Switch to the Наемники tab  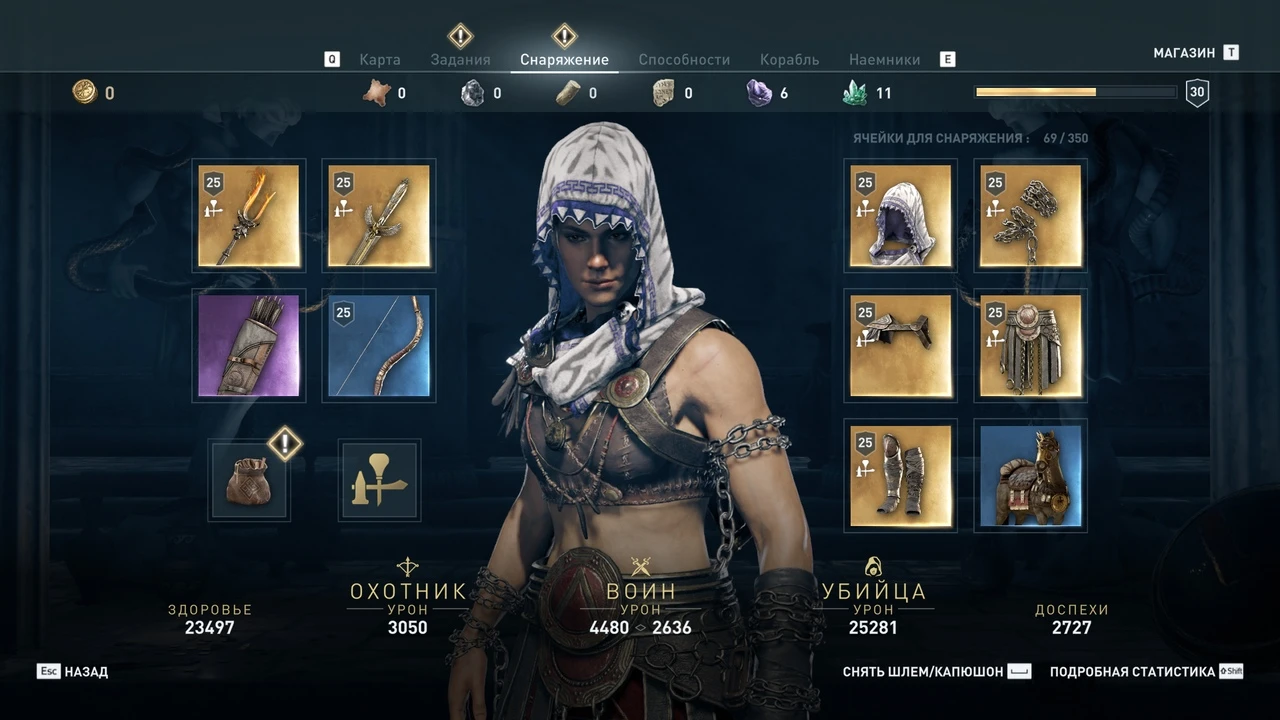pos(884,59)
